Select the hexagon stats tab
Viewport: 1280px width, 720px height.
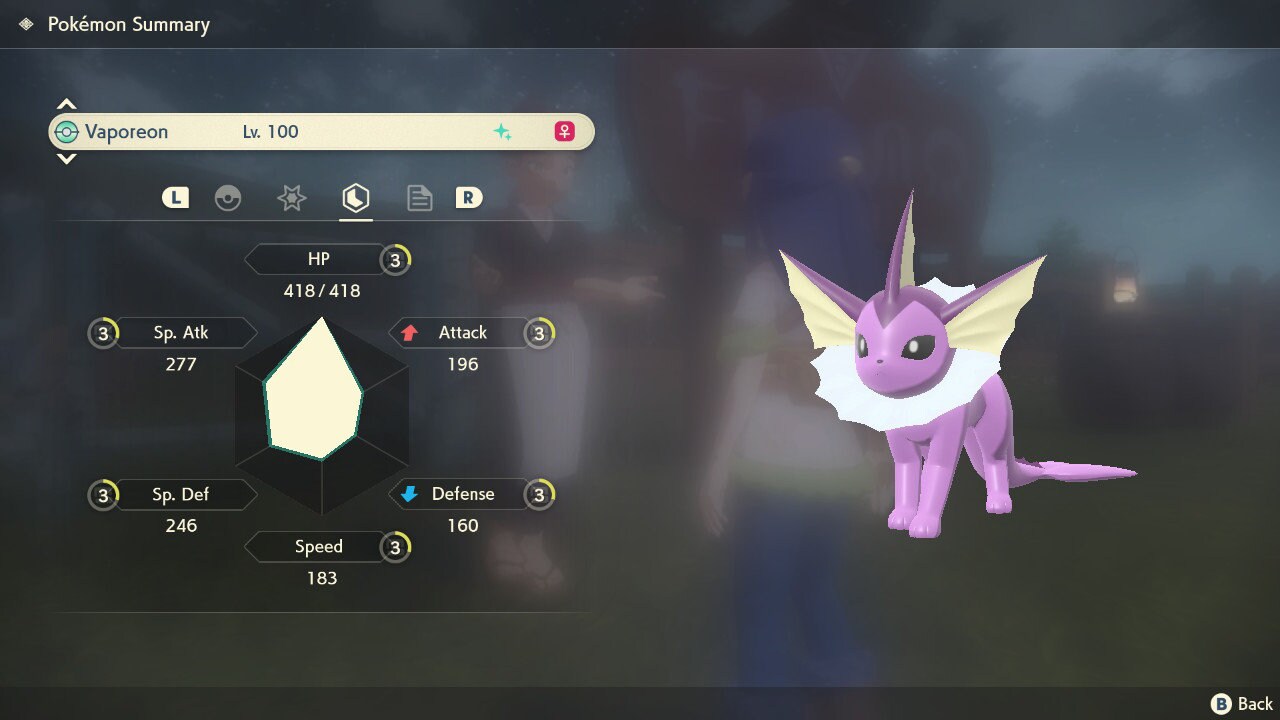356,198
